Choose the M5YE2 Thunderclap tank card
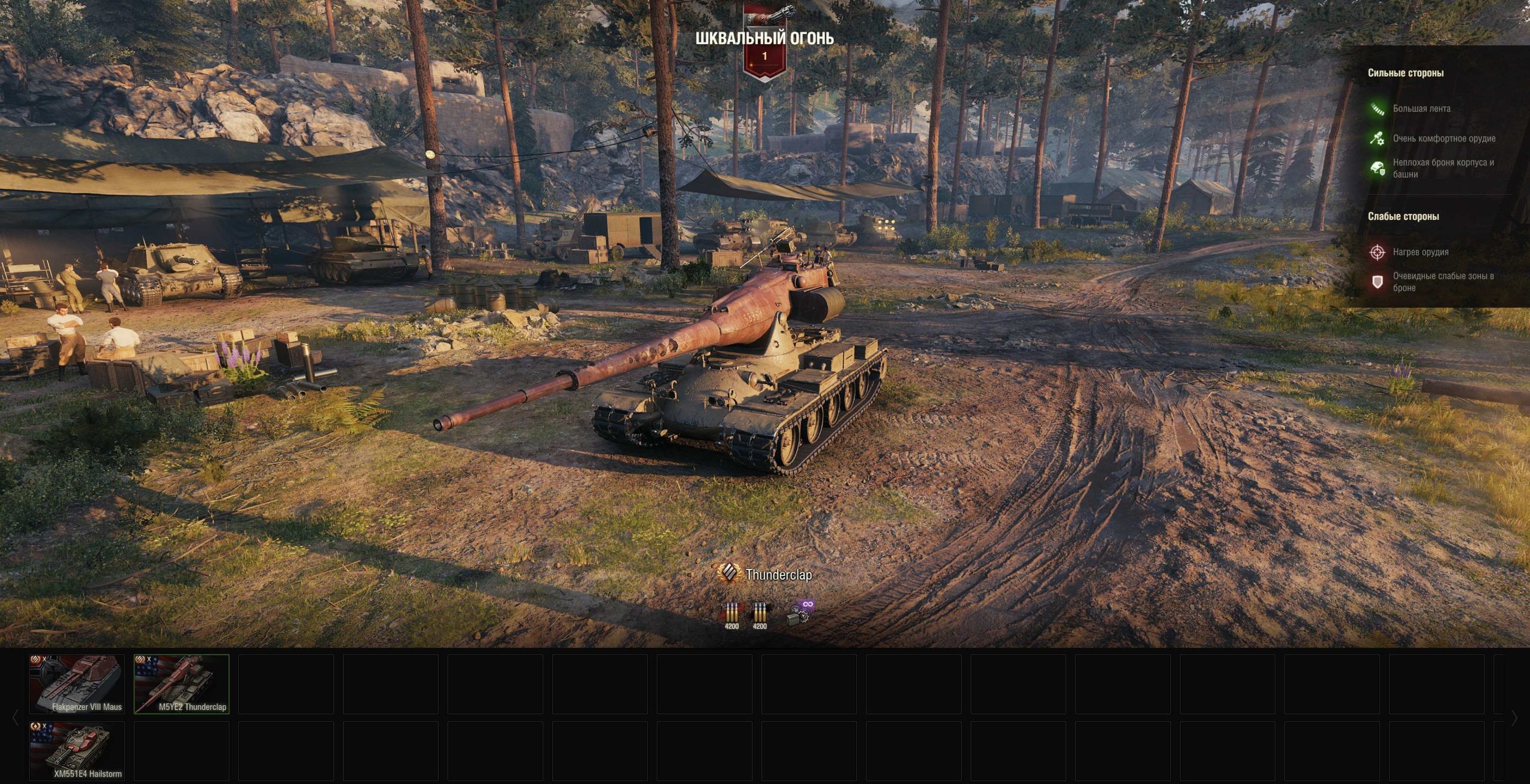The image size is (1530, 784). [182, 684]
